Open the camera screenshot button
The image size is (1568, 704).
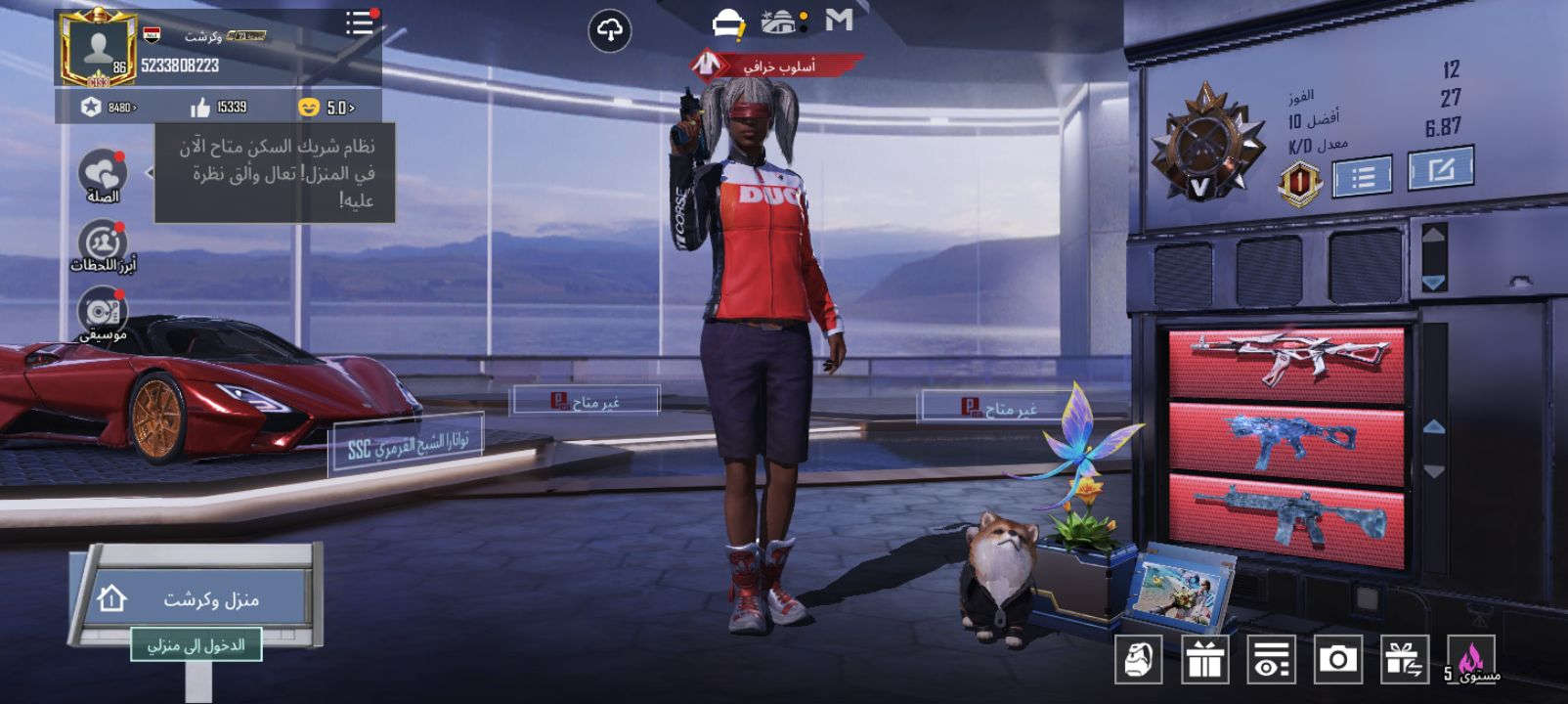pos(1336,660)
